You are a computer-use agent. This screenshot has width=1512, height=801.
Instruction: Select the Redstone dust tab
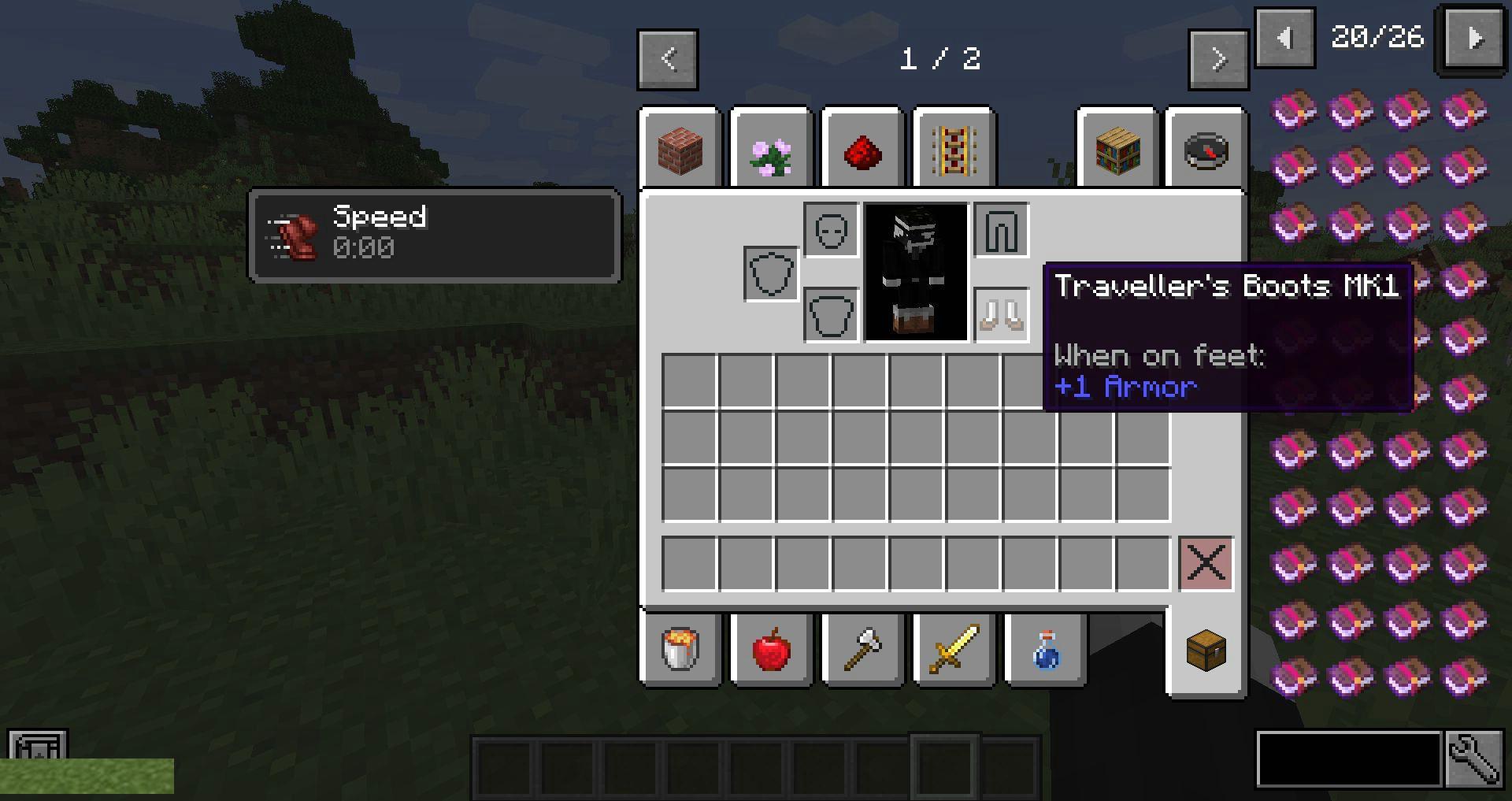tap(863, 150)
